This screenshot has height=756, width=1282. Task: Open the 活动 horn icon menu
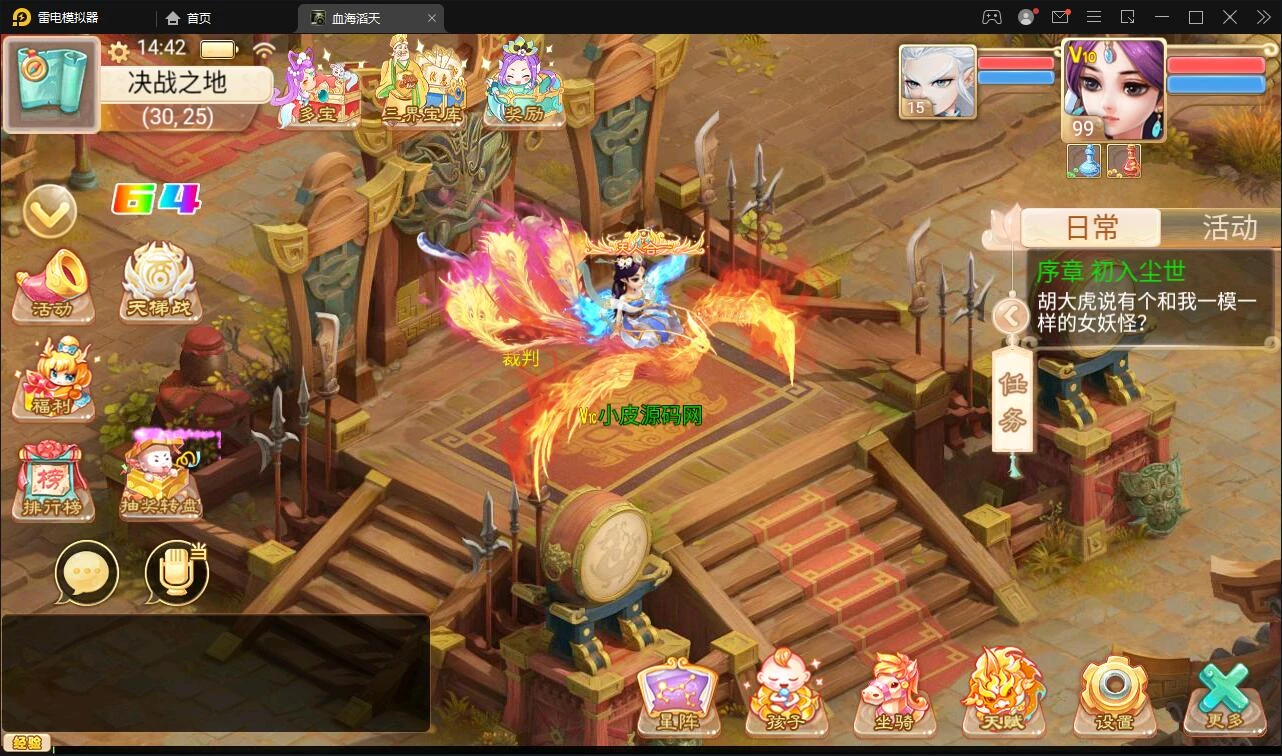click(54, 285)
